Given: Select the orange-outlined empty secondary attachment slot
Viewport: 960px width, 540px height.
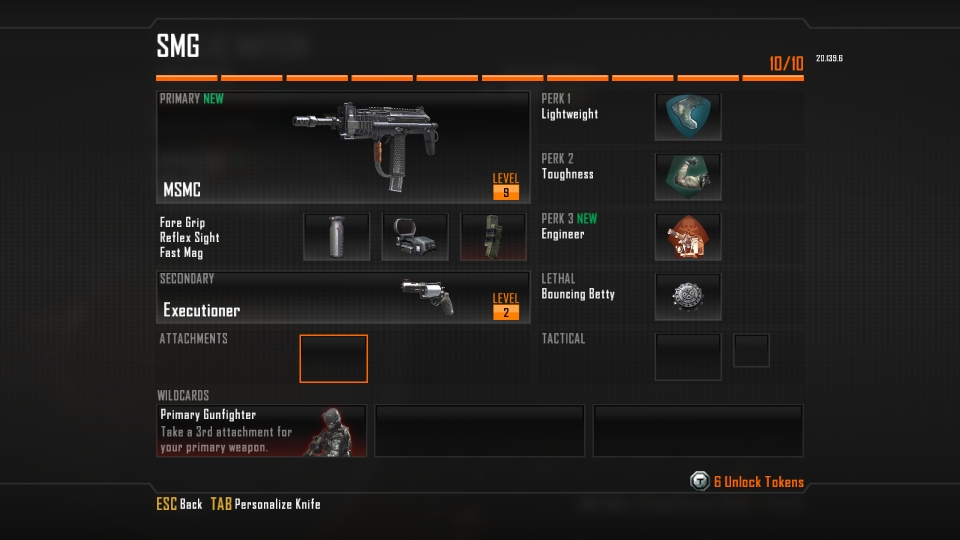Looking at the screenshot, I should coord(334,359).
